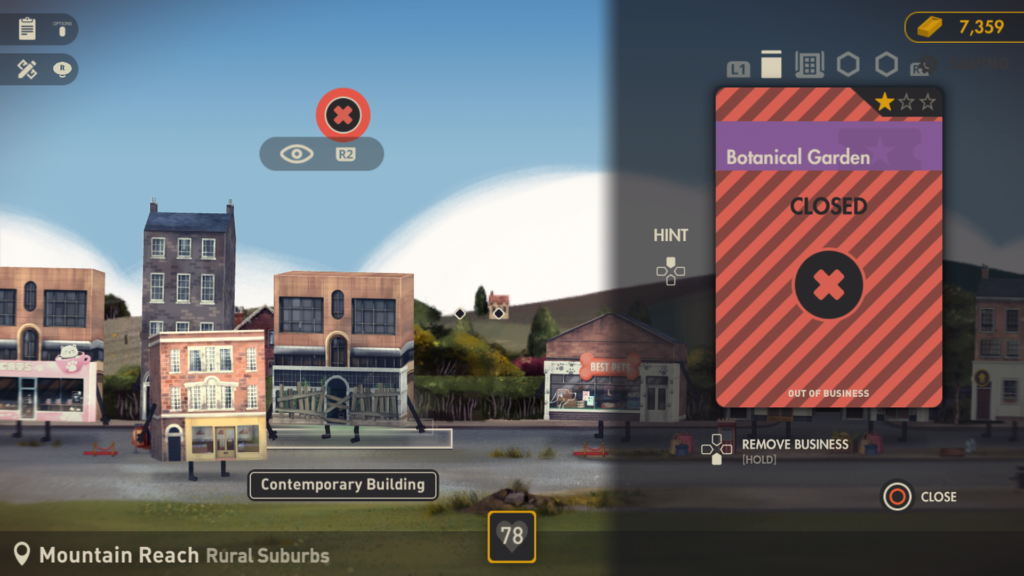Open the clipboard tasks icon

[27, 29]
